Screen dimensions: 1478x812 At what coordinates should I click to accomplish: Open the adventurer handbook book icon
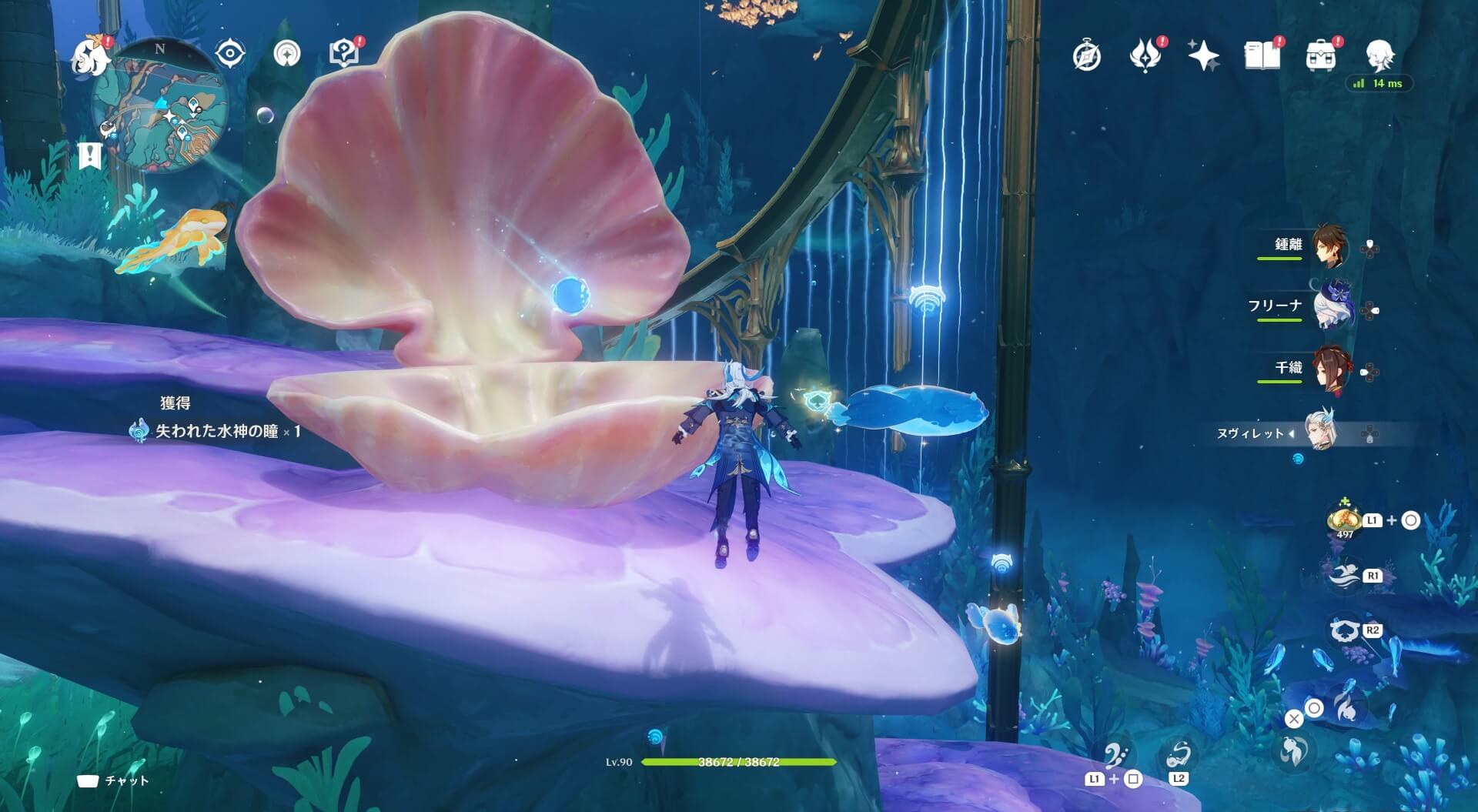pos(1262,55)
